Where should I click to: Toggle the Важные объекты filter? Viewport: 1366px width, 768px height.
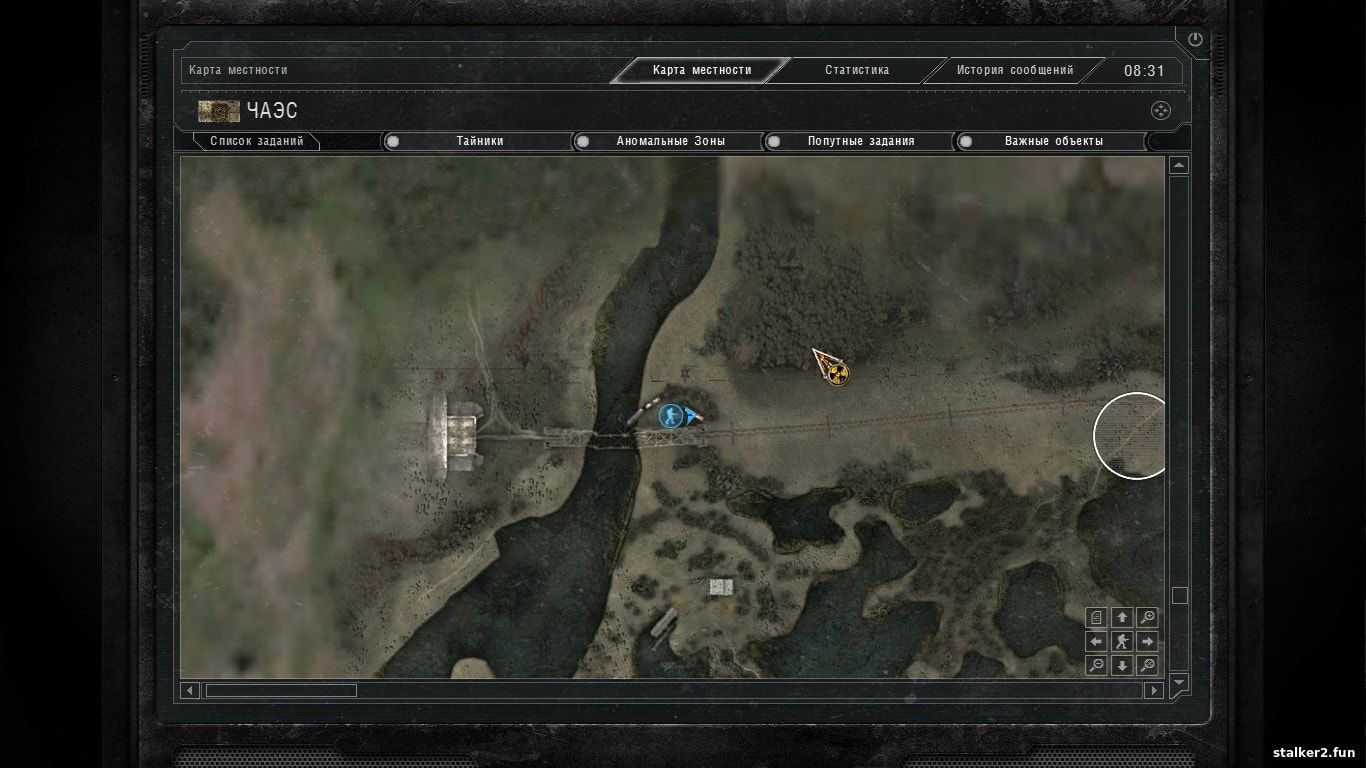coord(1053,141)
